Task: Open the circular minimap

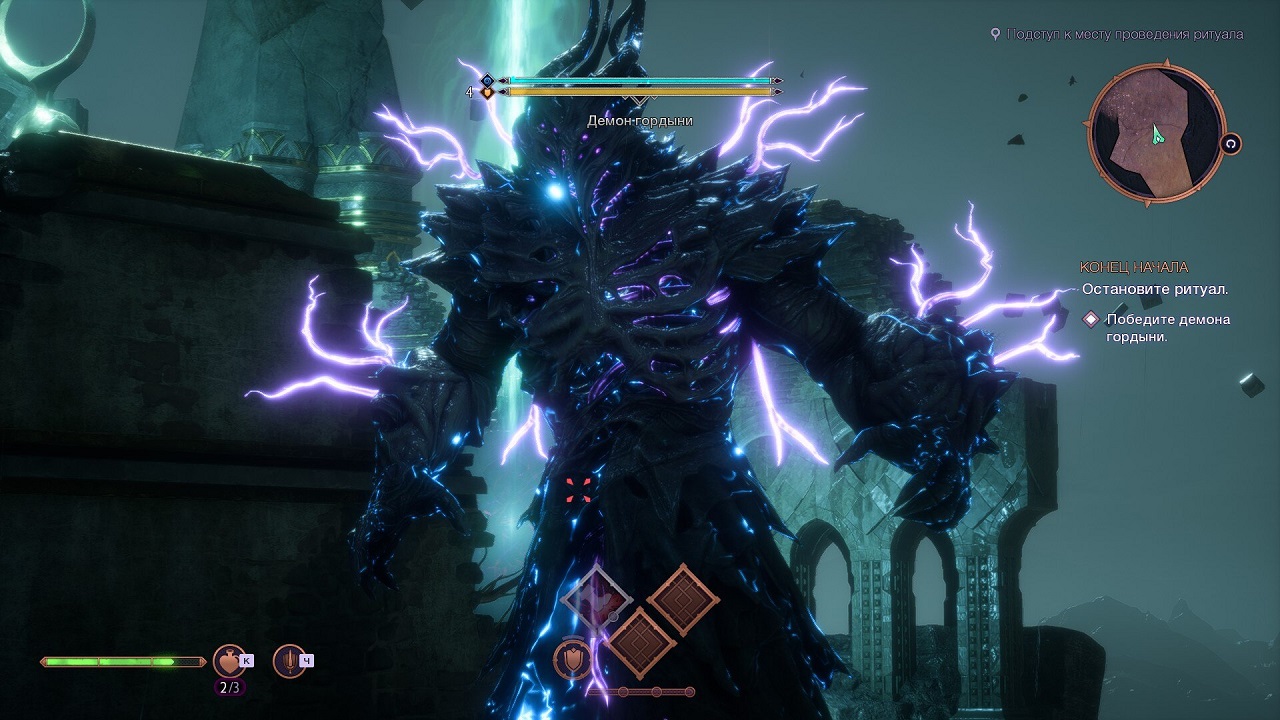Action: coord(1156,133)
